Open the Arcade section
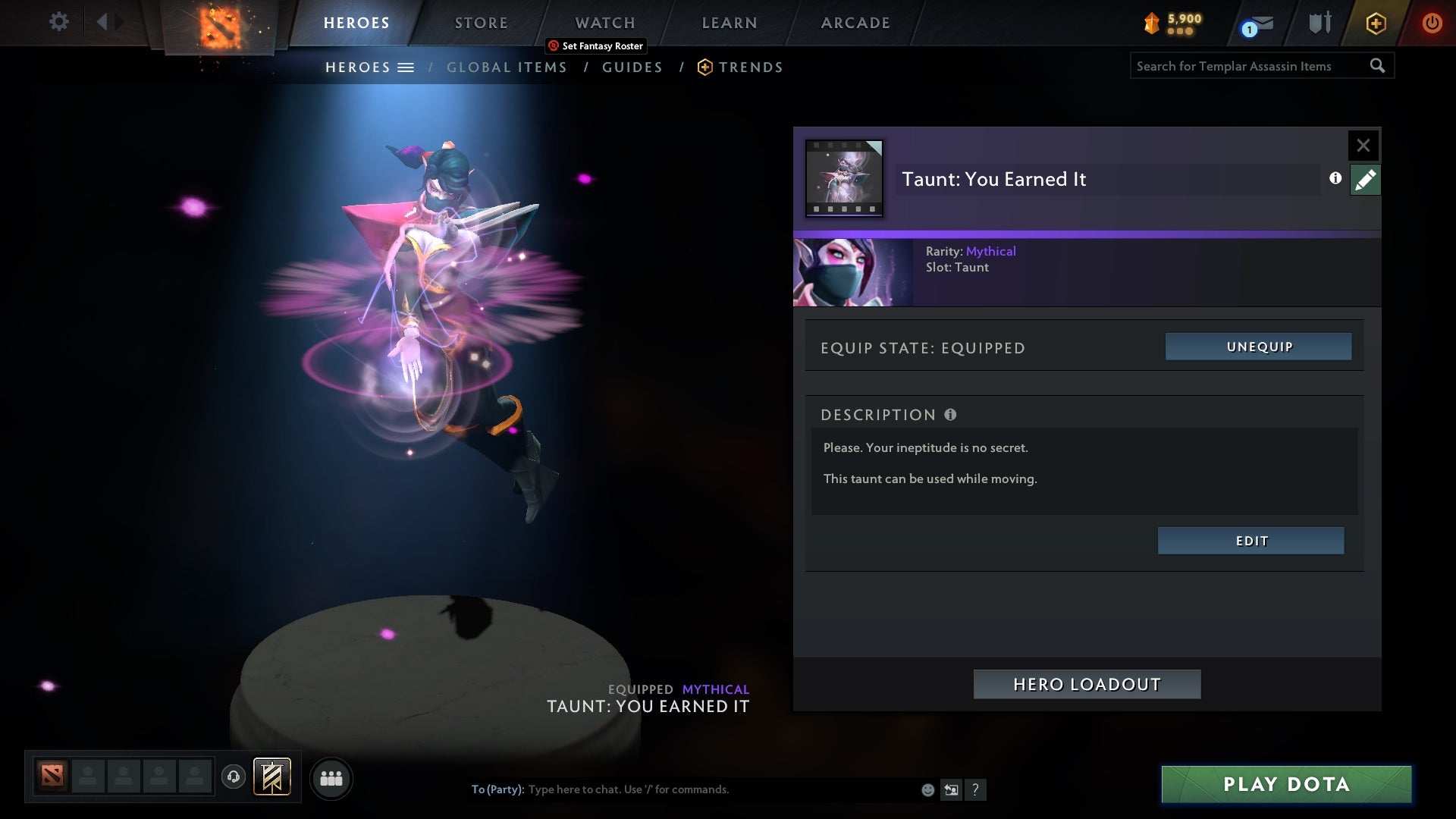This screenshot has height=819, width=1456. pos(855,23)
